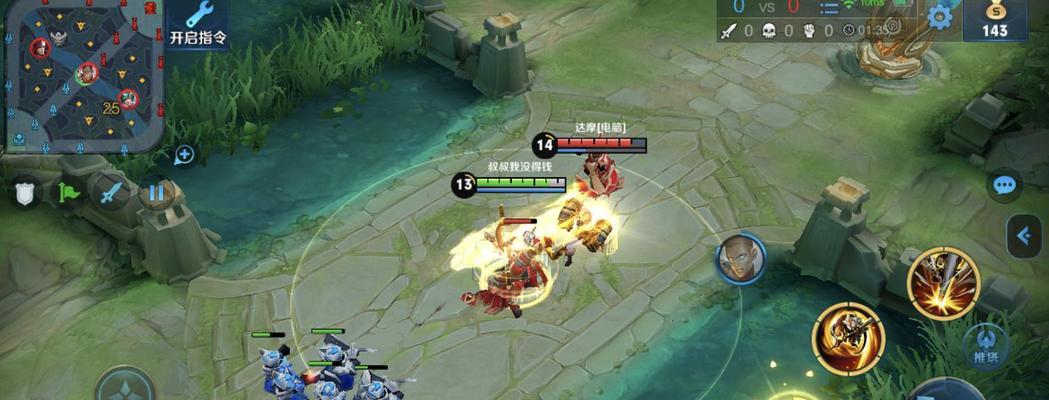Viewport: 1049px width, 400px height.
Task: Open the chat speech bubble
Action: [x=1004, y=185]
